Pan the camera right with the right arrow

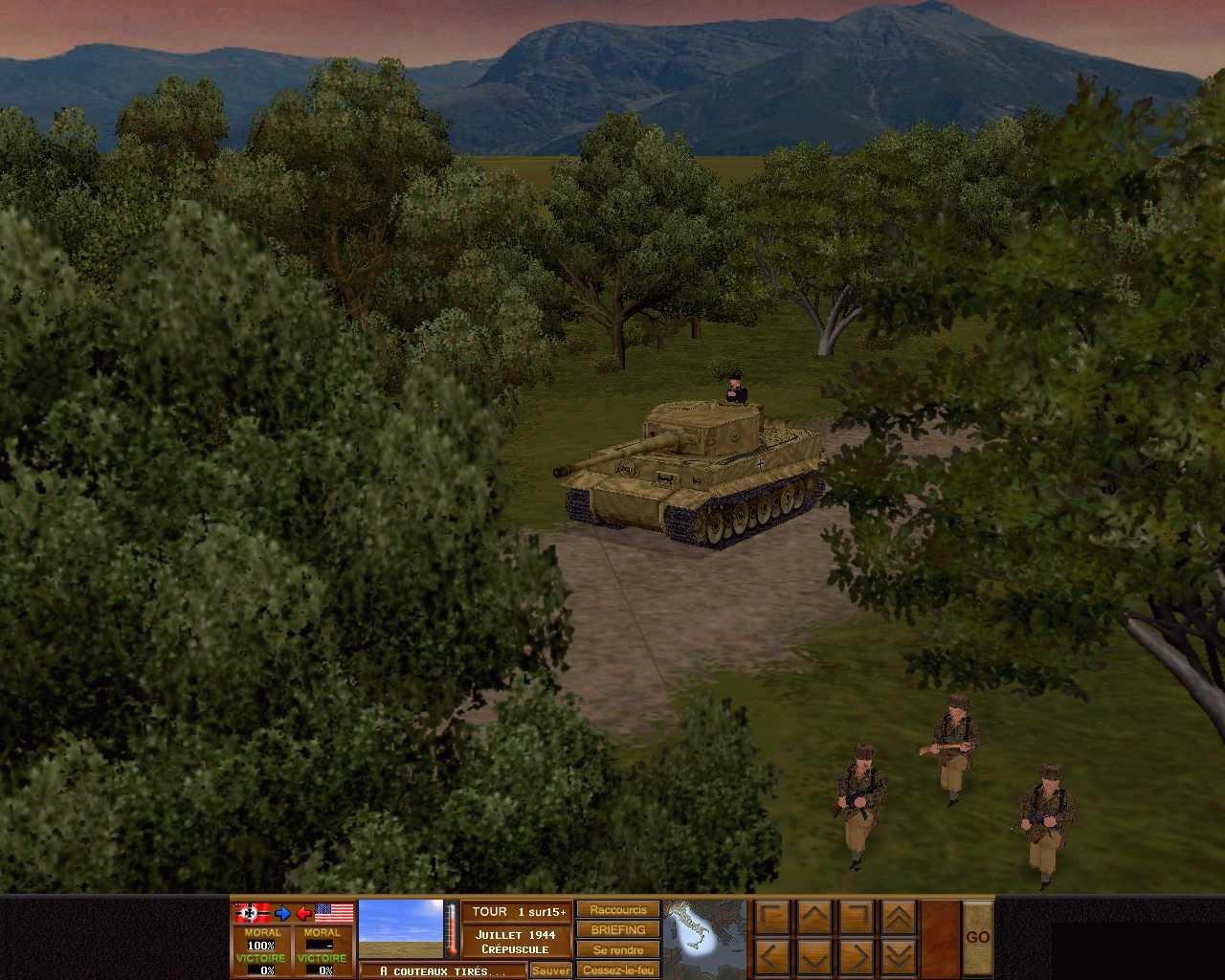pyautogui.click(x=857, y=956)
